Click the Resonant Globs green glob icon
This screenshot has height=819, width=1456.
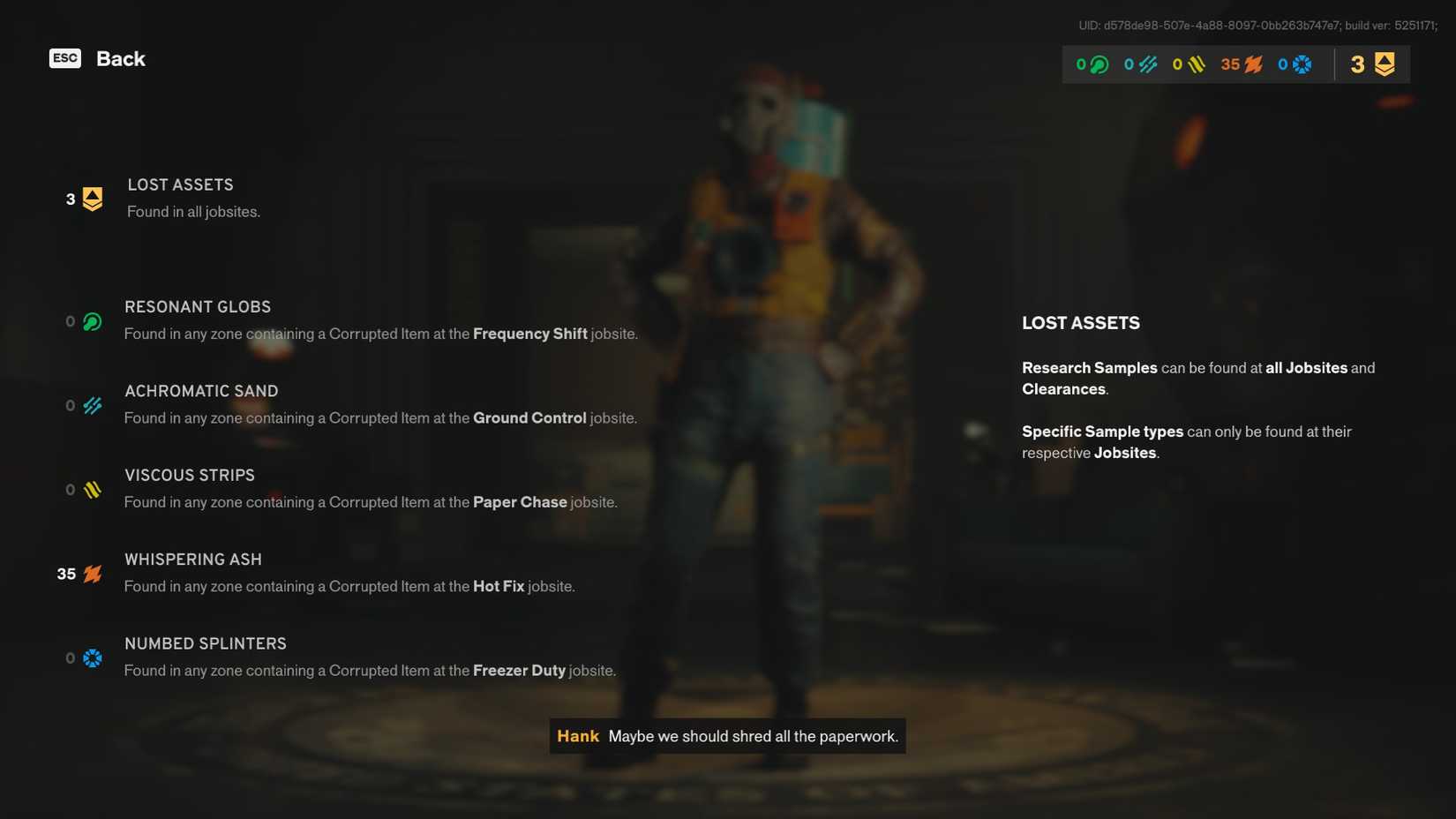pyautogui.click(x=91, y=321)
